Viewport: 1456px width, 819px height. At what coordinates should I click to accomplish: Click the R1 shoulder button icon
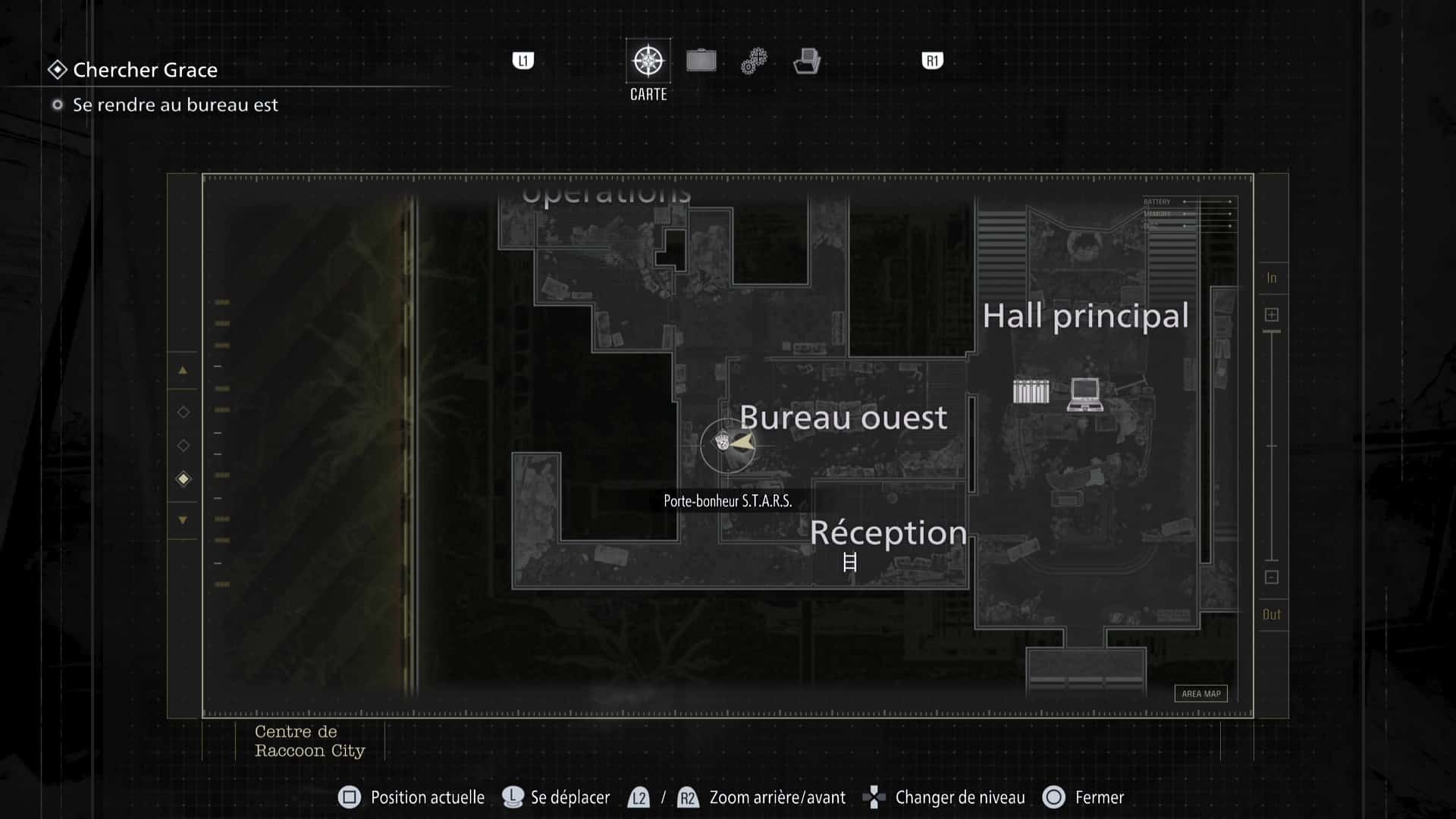931,61
